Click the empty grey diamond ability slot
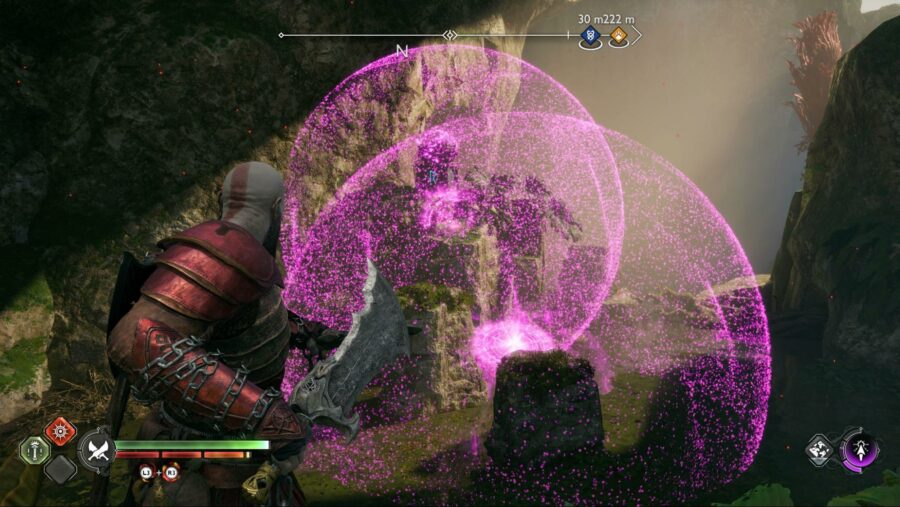900x507 pixels. [x=60, y=468]
